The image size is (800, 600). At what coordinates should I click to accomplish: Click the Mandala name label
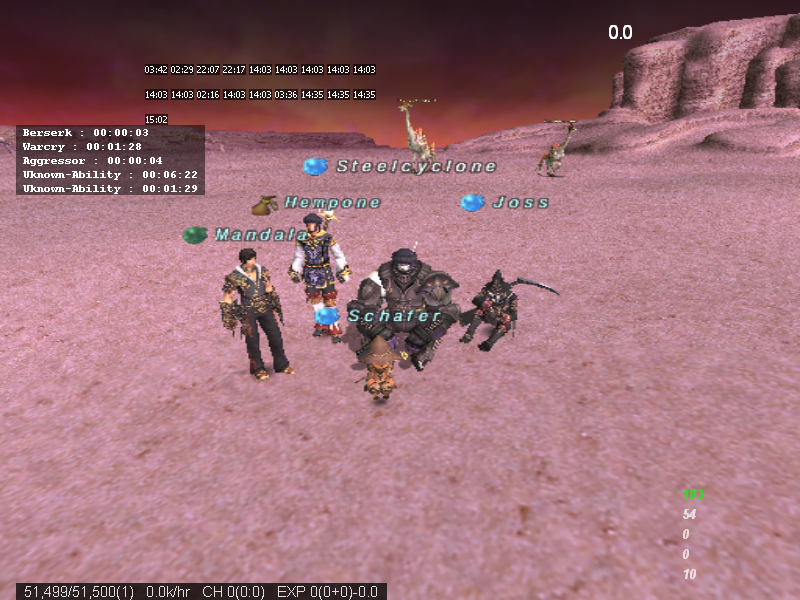pyautogui.click(x=261, y=235)
